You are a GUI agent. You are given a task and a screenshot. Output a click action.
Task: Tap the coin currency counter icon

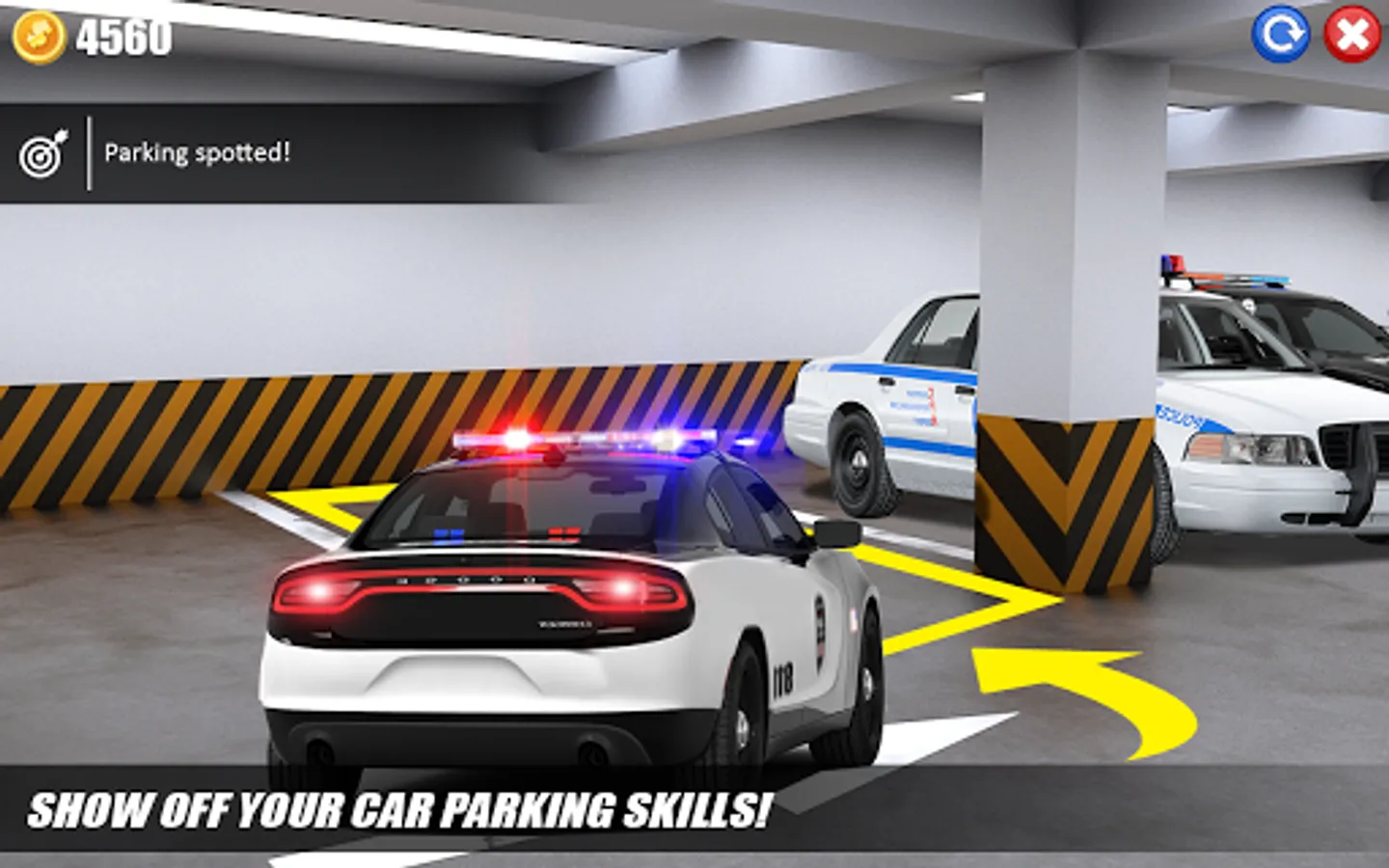(x=39, y=37)
